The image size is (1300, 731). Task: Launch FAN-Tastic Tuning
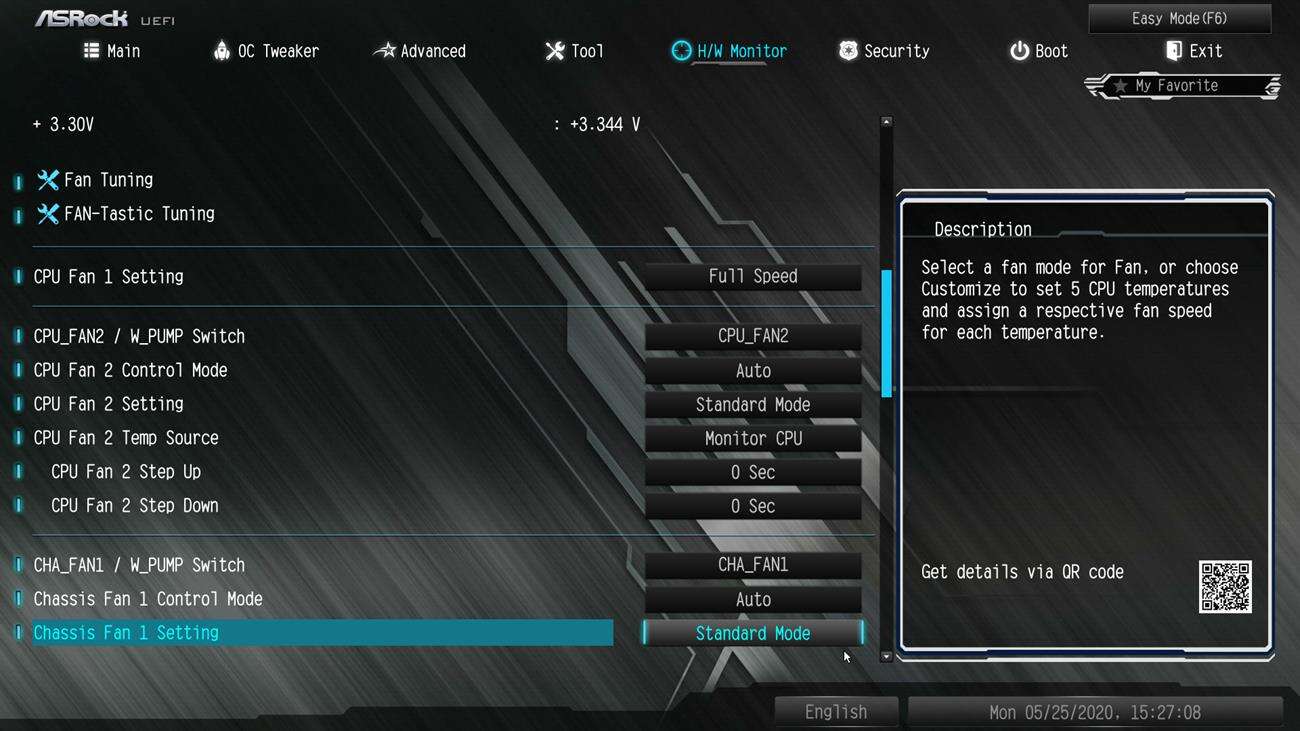(125, 213)
